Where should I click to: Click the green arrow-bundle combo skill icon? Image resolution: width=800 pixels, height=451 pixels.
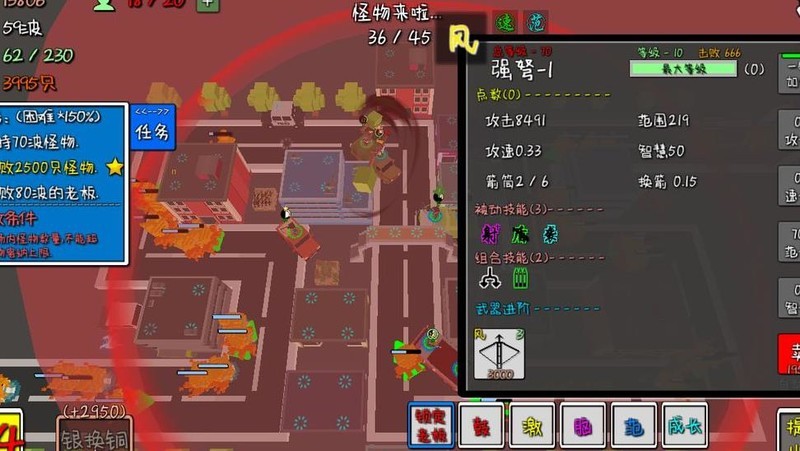[520, 279]
